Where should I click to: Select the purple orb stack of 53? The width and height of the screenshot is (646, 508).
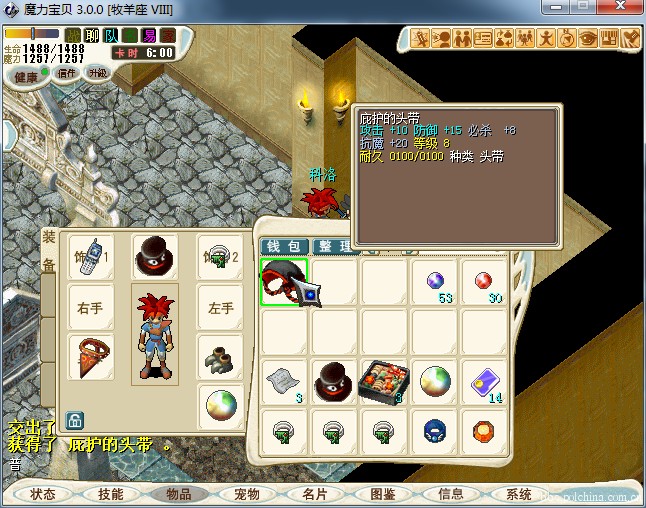pos(436,282)
